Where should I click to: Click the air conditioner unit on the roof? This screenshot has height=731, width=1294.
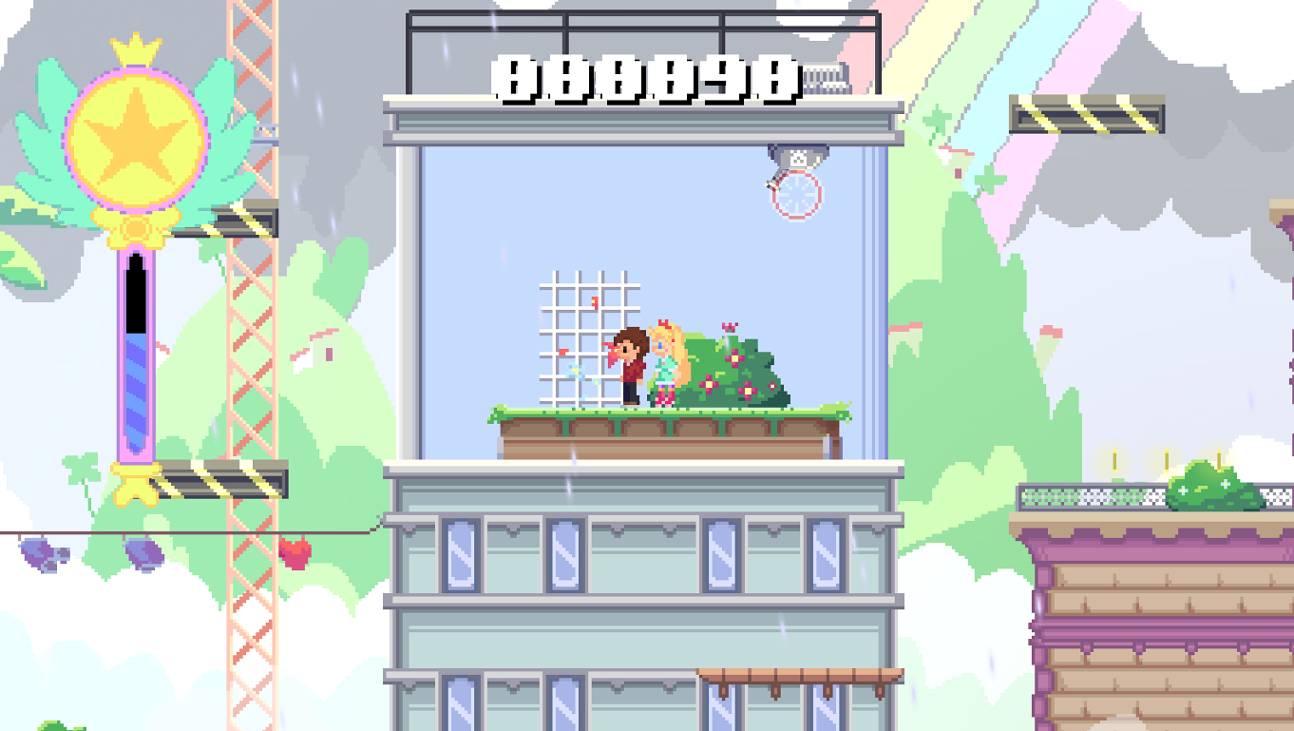click(826, 77)
